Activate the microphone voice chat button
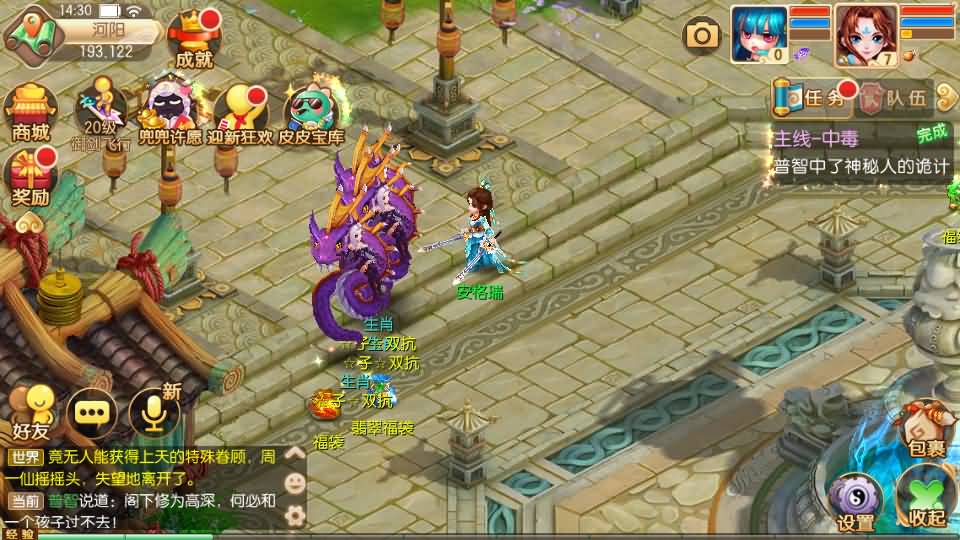Screen dimensions: 960x540 [x=153, y=412]
